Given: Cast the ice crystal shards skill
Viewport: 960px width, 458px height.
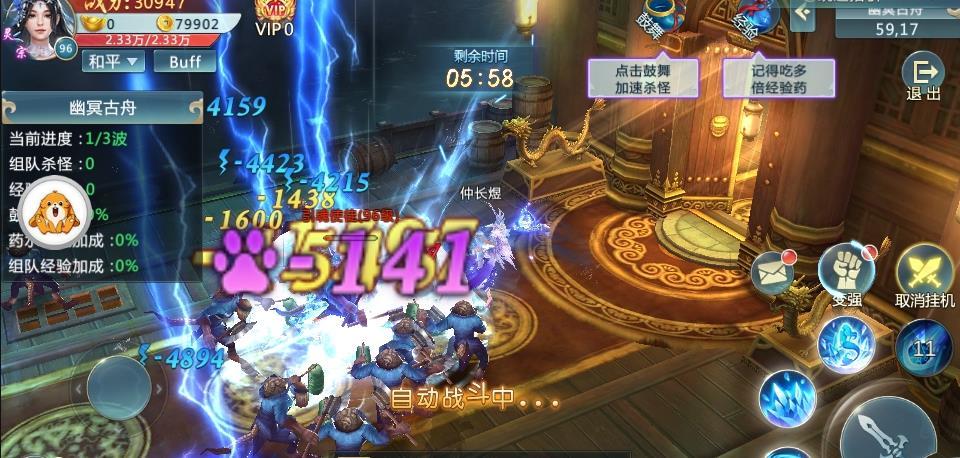Looking at the screenshot, I should [x=786, y=400].
